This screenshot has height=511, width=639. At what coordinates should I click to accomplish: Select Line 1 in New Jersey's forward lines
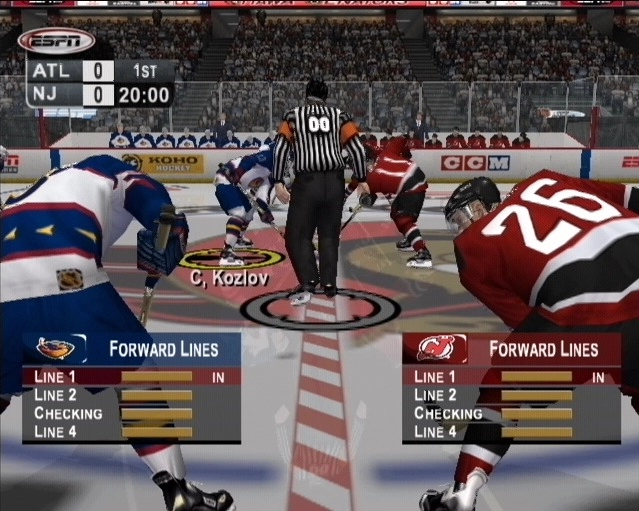coord(511,377)
